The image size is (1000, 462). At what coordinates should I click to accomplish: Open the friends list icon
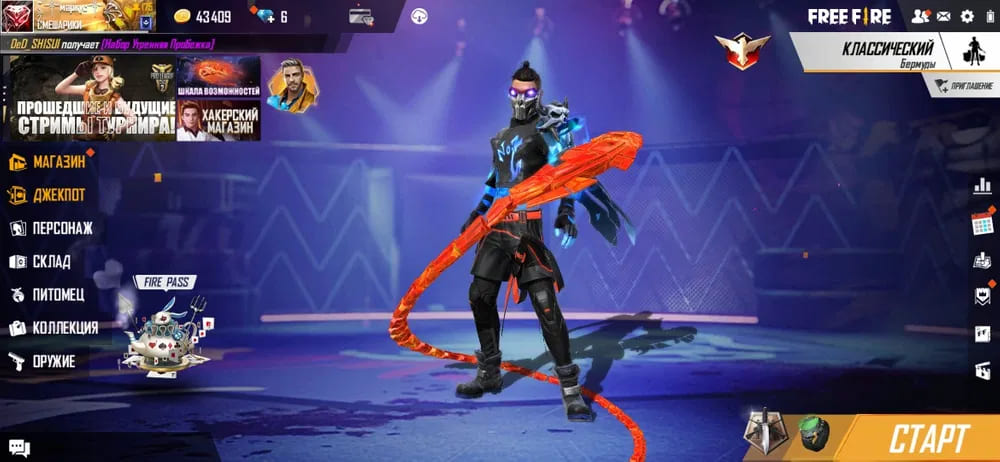tap(919, 16)
